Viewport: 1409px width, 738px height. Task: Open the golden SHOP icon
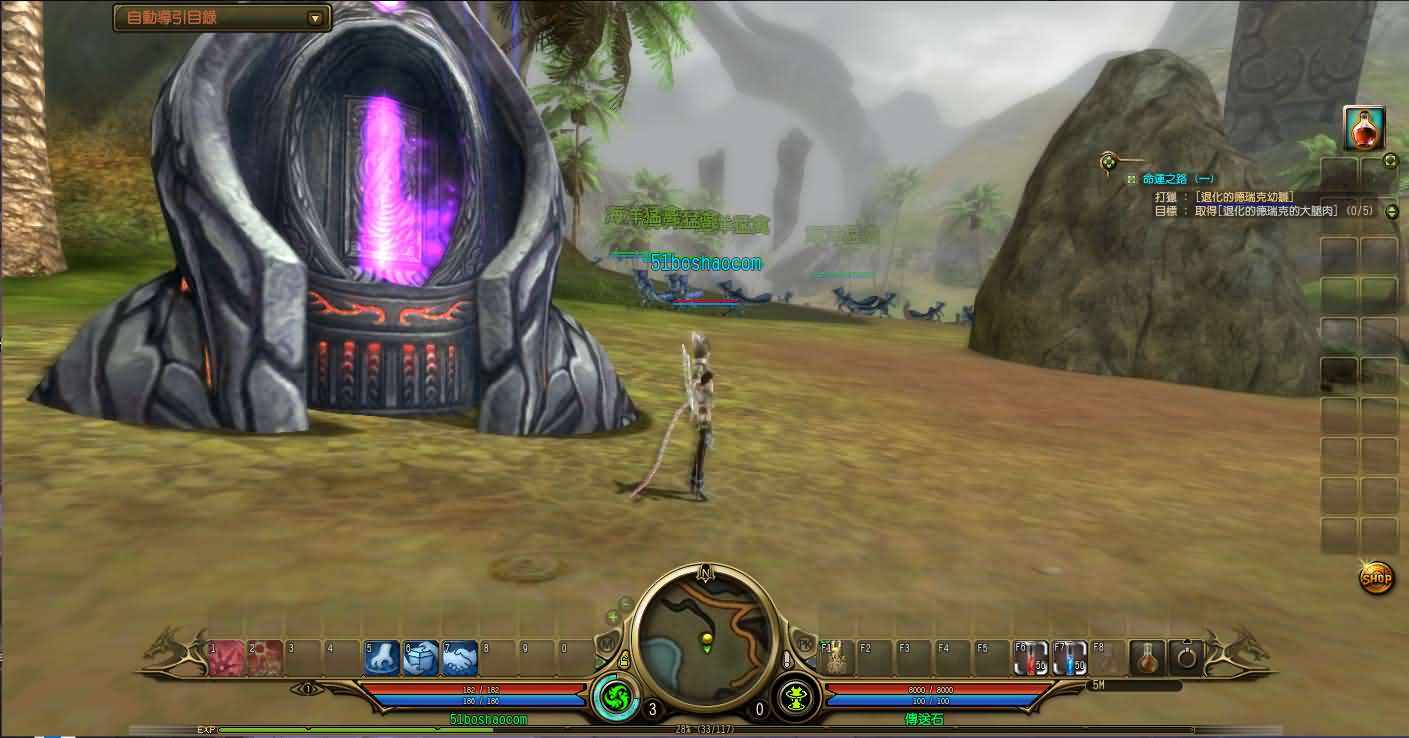pyautogui.click(x=1374, y=578)
